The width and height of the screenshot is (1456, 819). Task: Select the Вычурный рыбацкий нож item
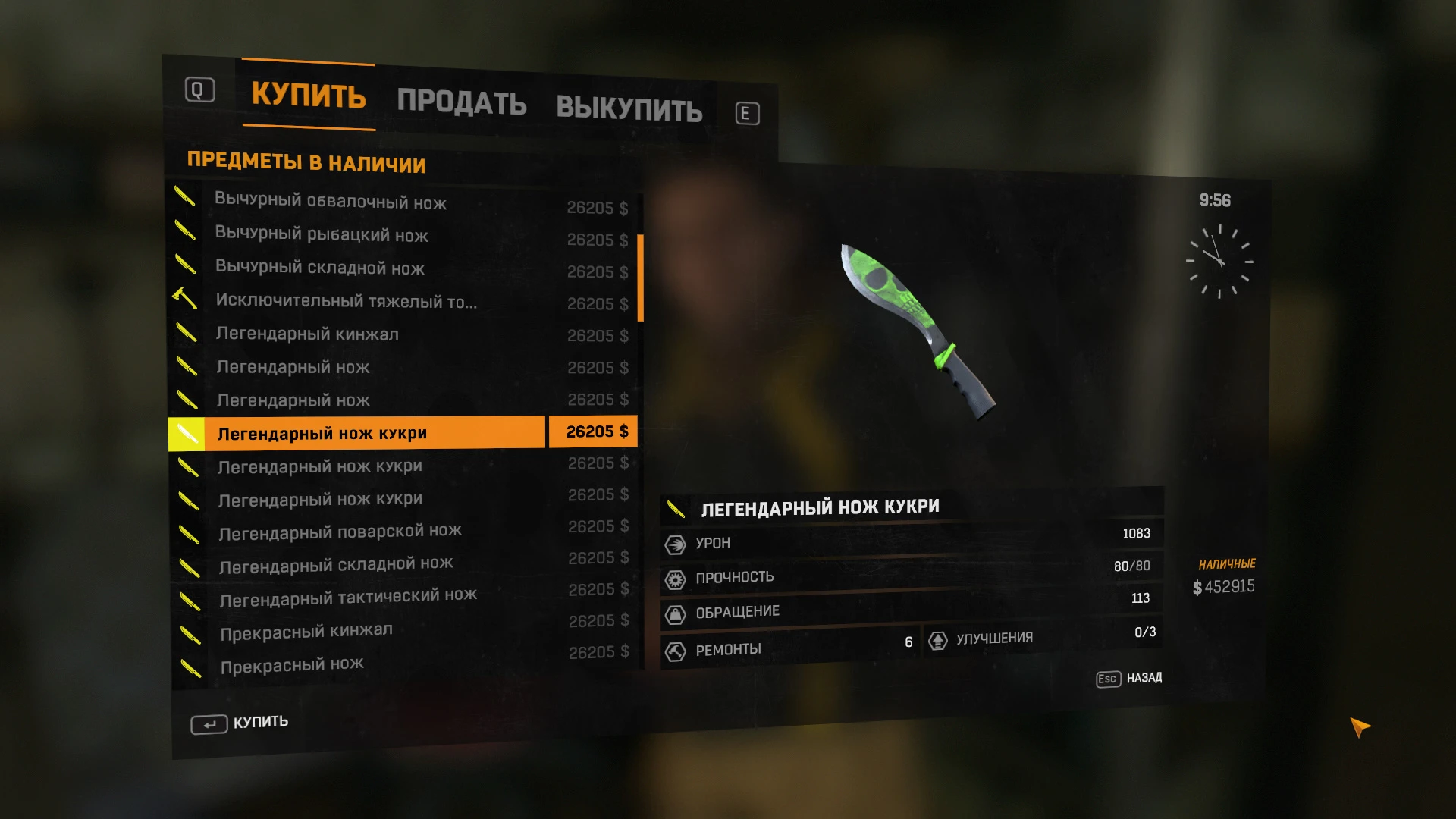(x=320, y=236)
